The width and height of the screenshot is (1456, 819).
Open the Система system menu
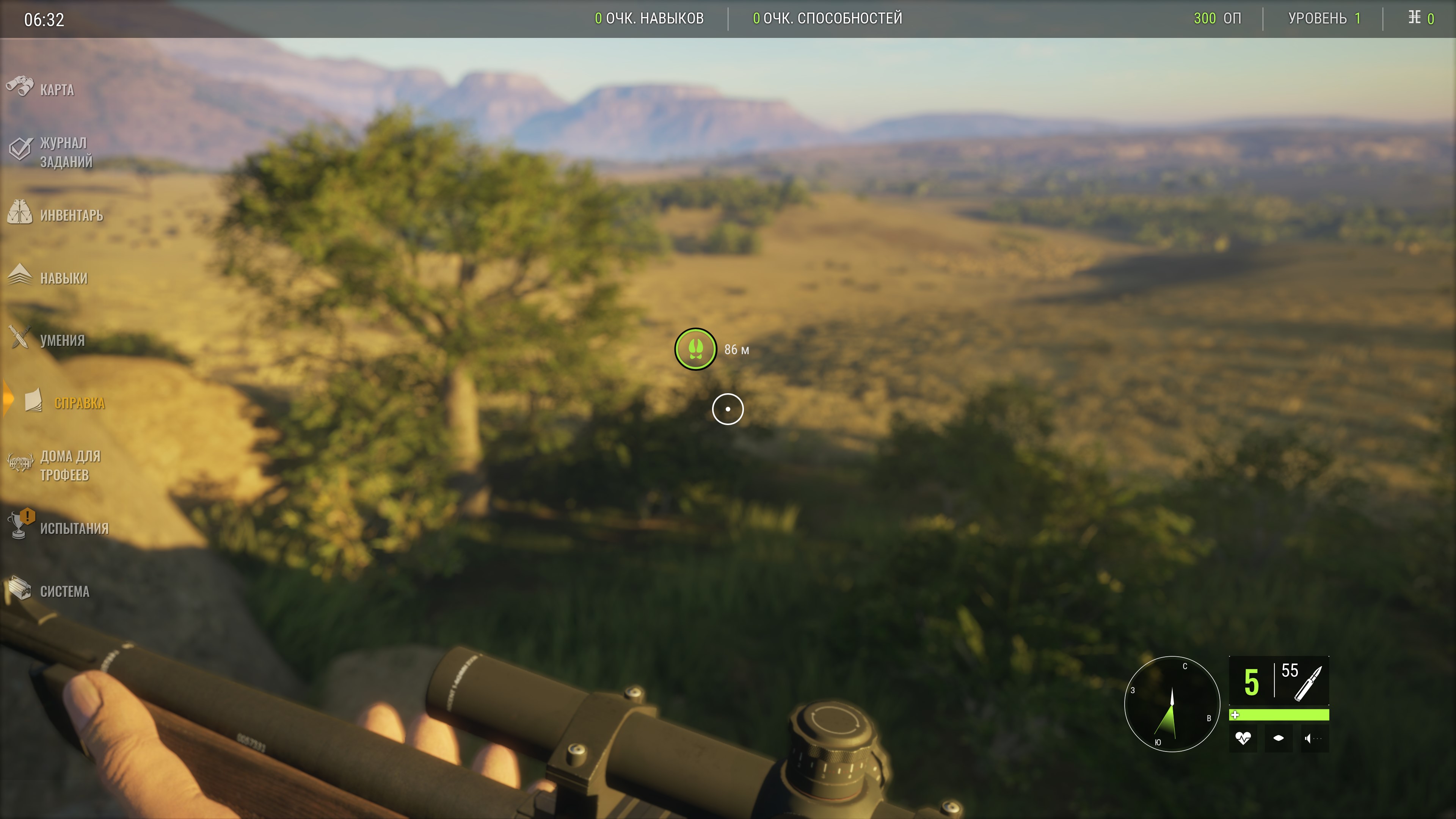[64, 591]
